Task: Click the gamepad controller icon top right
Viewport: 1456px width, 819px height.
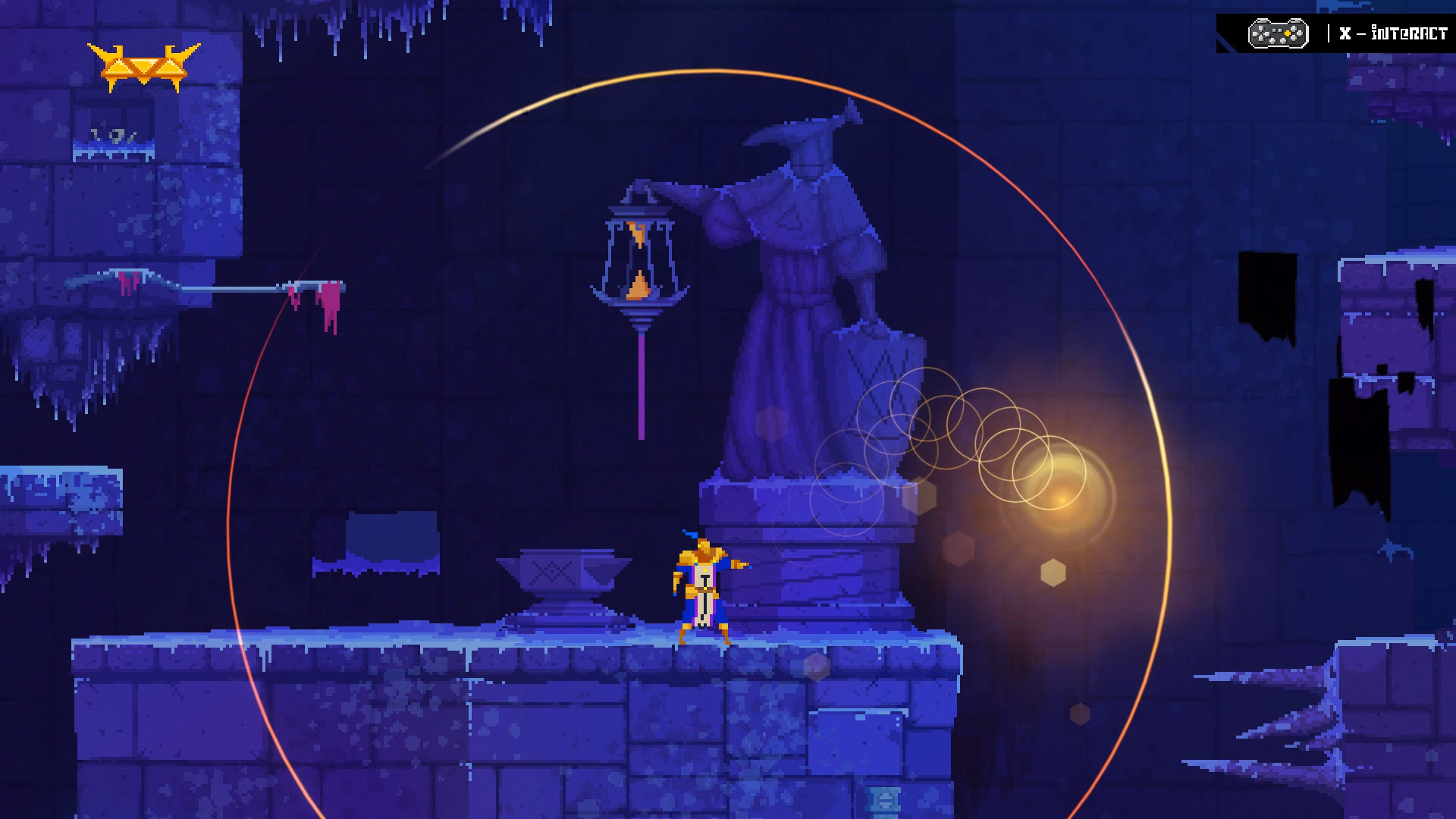Action: [x=1277, y=32]
